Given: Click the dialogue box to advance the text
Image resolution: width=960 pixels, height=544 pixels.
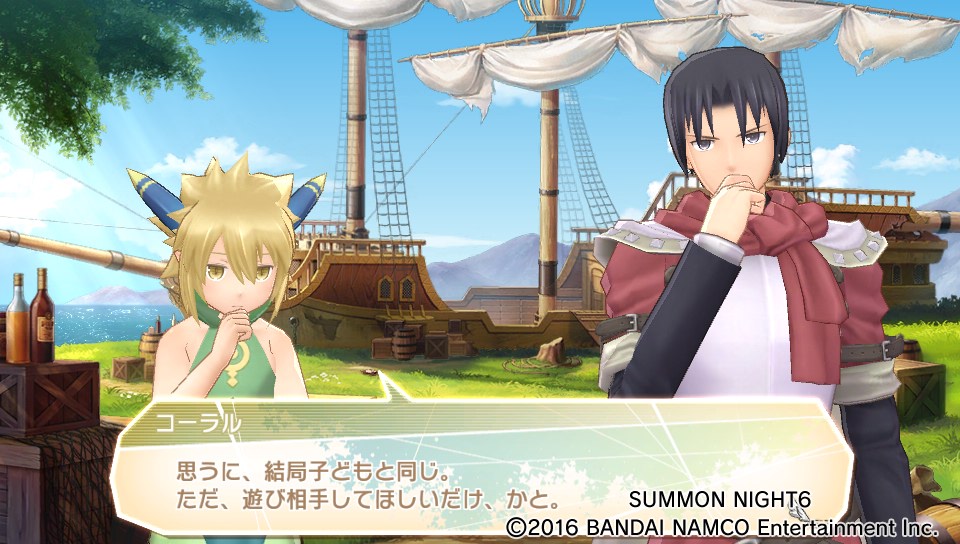Looking at the screenshot, I should (x=470, y=468).
